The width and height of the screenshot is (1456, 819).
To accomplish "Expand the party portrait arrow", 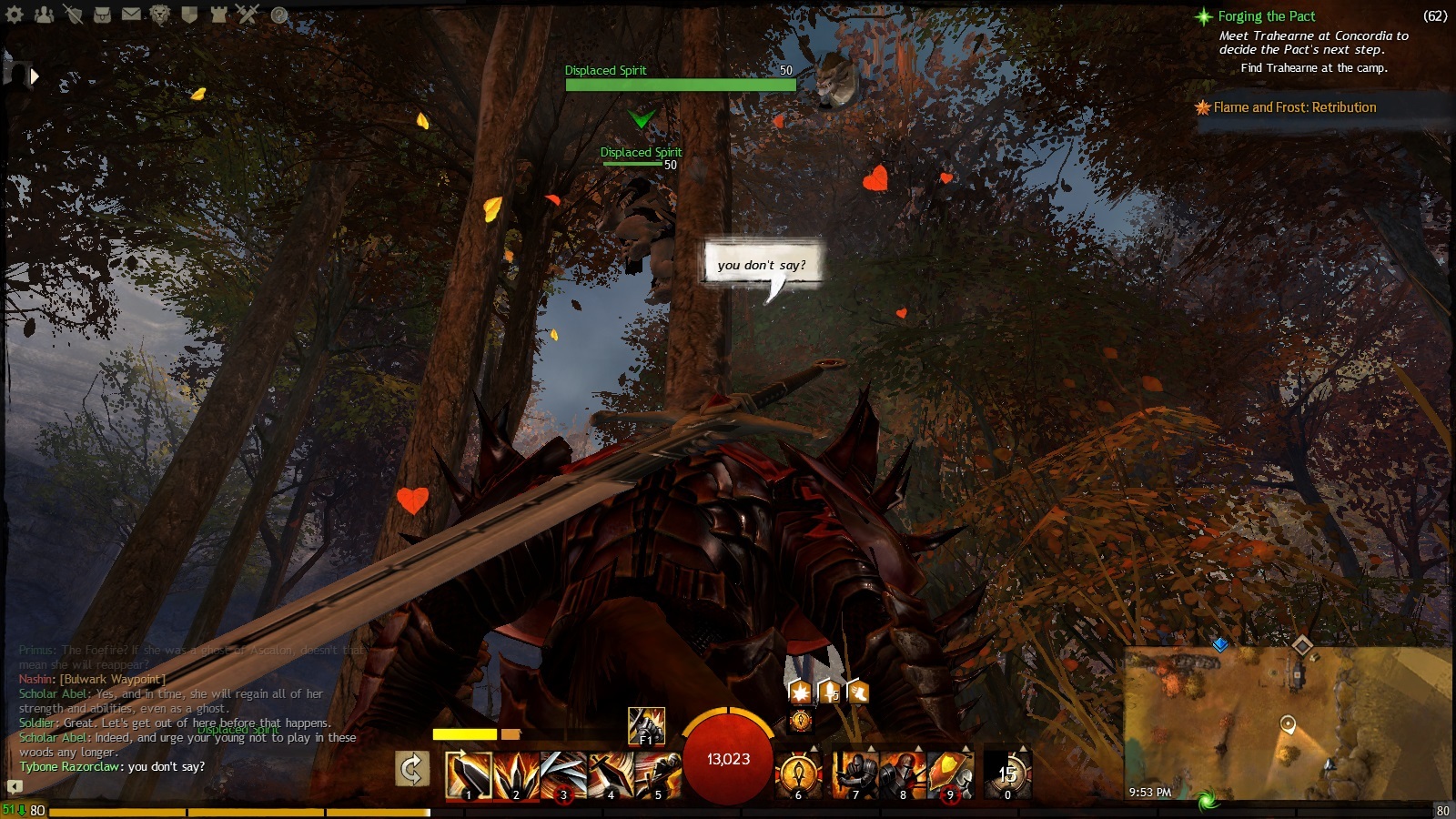I will [35, 76].
